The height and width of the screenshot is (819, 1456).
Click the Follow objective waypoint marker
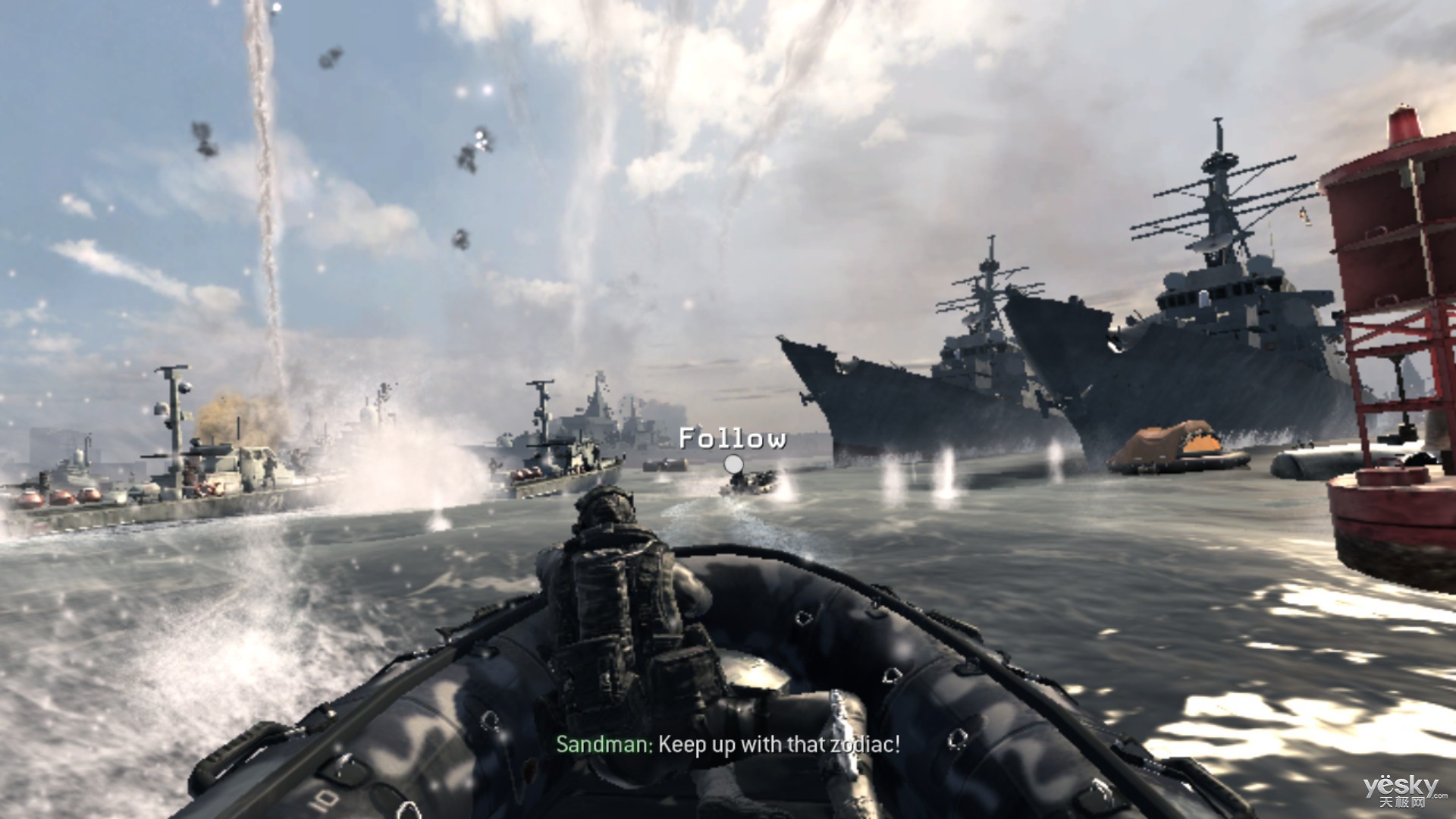pyautogui.click(x=733, y=463)
